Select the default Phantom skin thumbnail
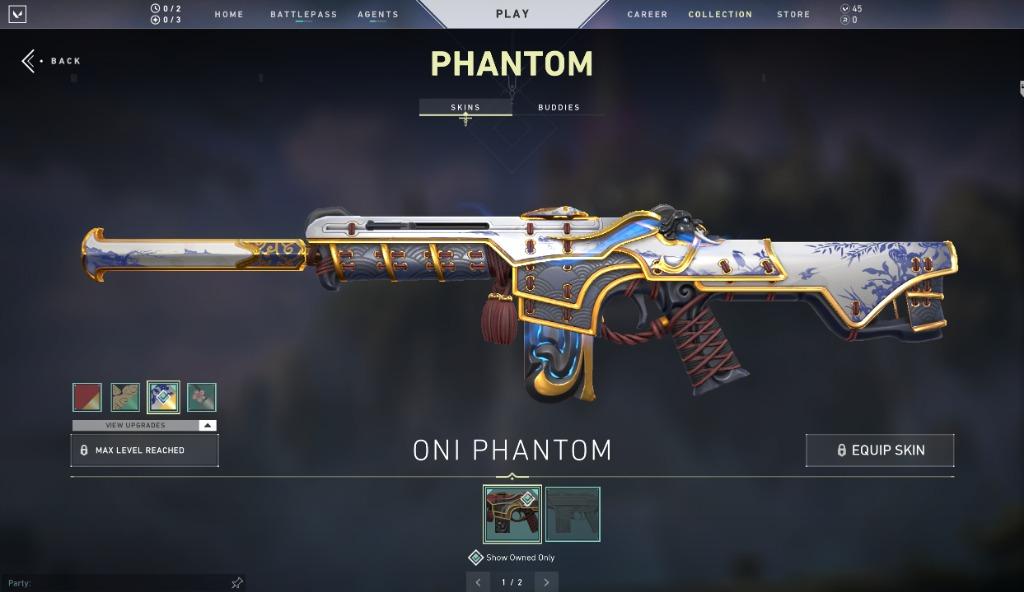The height and width of the screenshot is (592, 1024). click(572, 514)
